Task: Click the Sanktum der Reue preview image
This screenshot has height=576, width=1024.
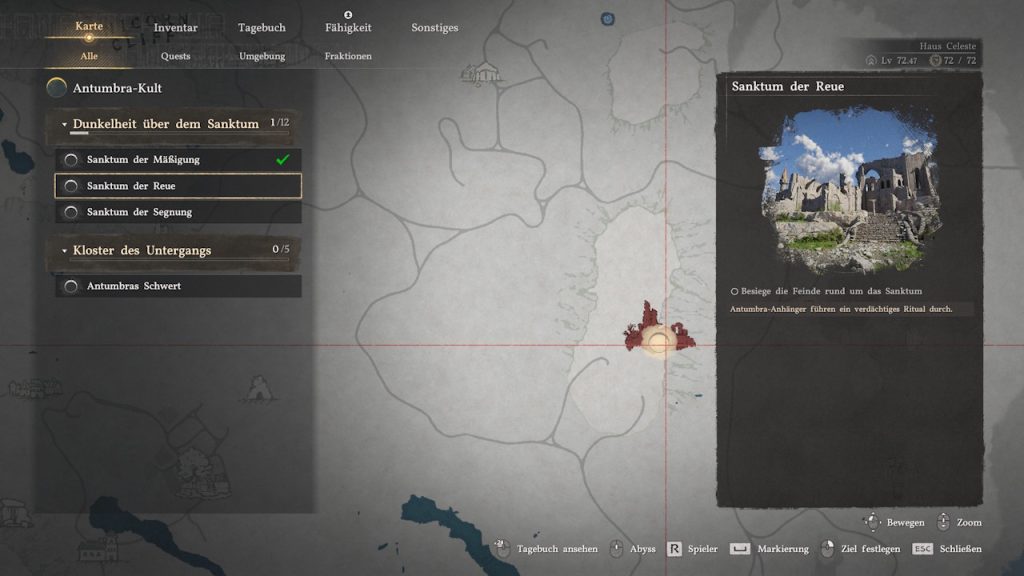Action: pos(850,190)
